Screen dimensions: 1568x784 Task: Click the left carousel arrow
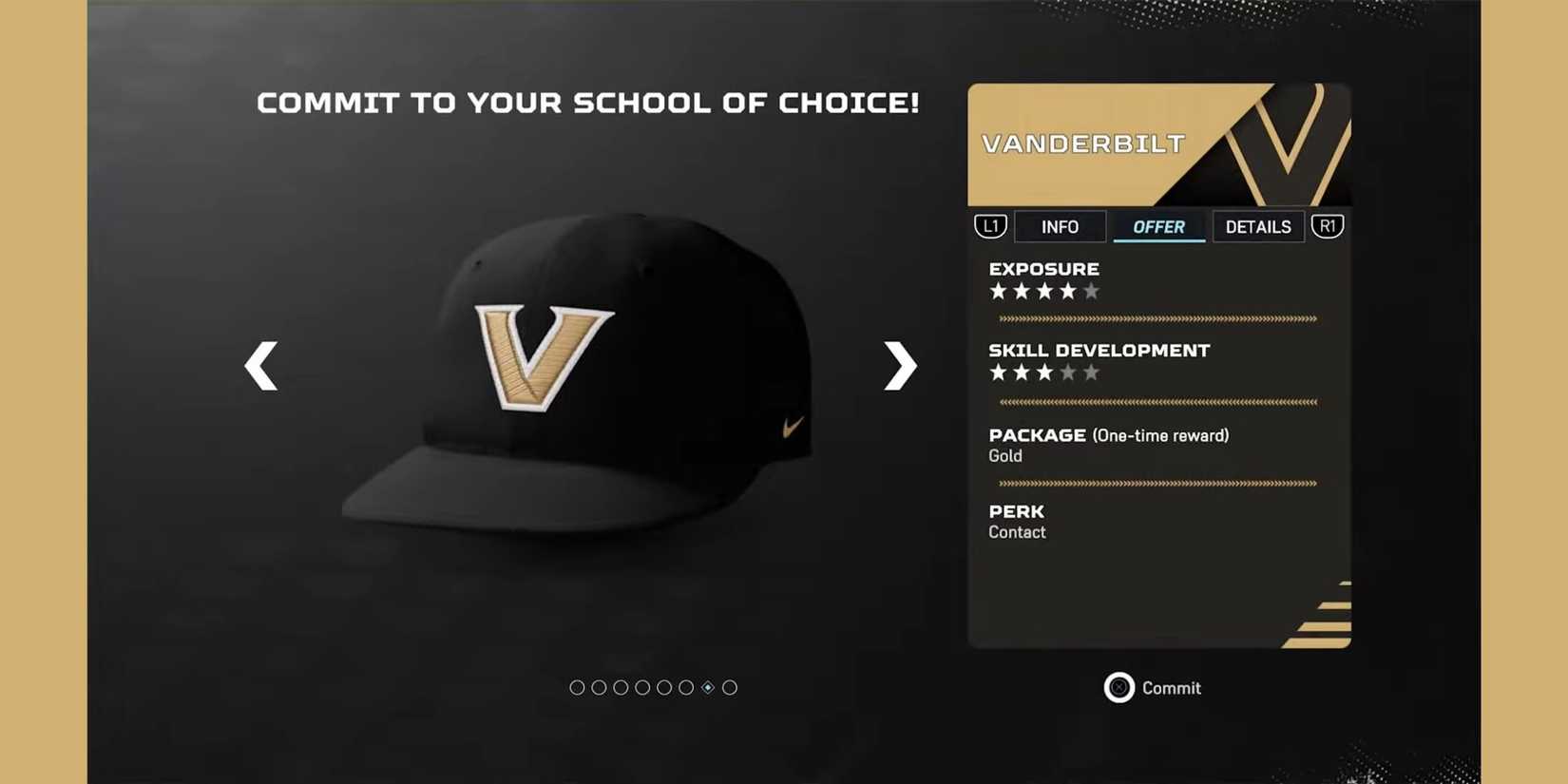click(x=260, y=366)
